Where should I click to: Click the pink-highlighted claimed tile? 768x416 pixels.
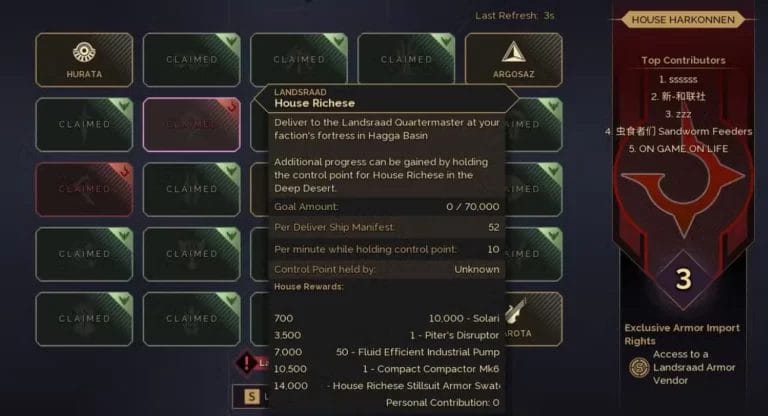click(191, 124)
